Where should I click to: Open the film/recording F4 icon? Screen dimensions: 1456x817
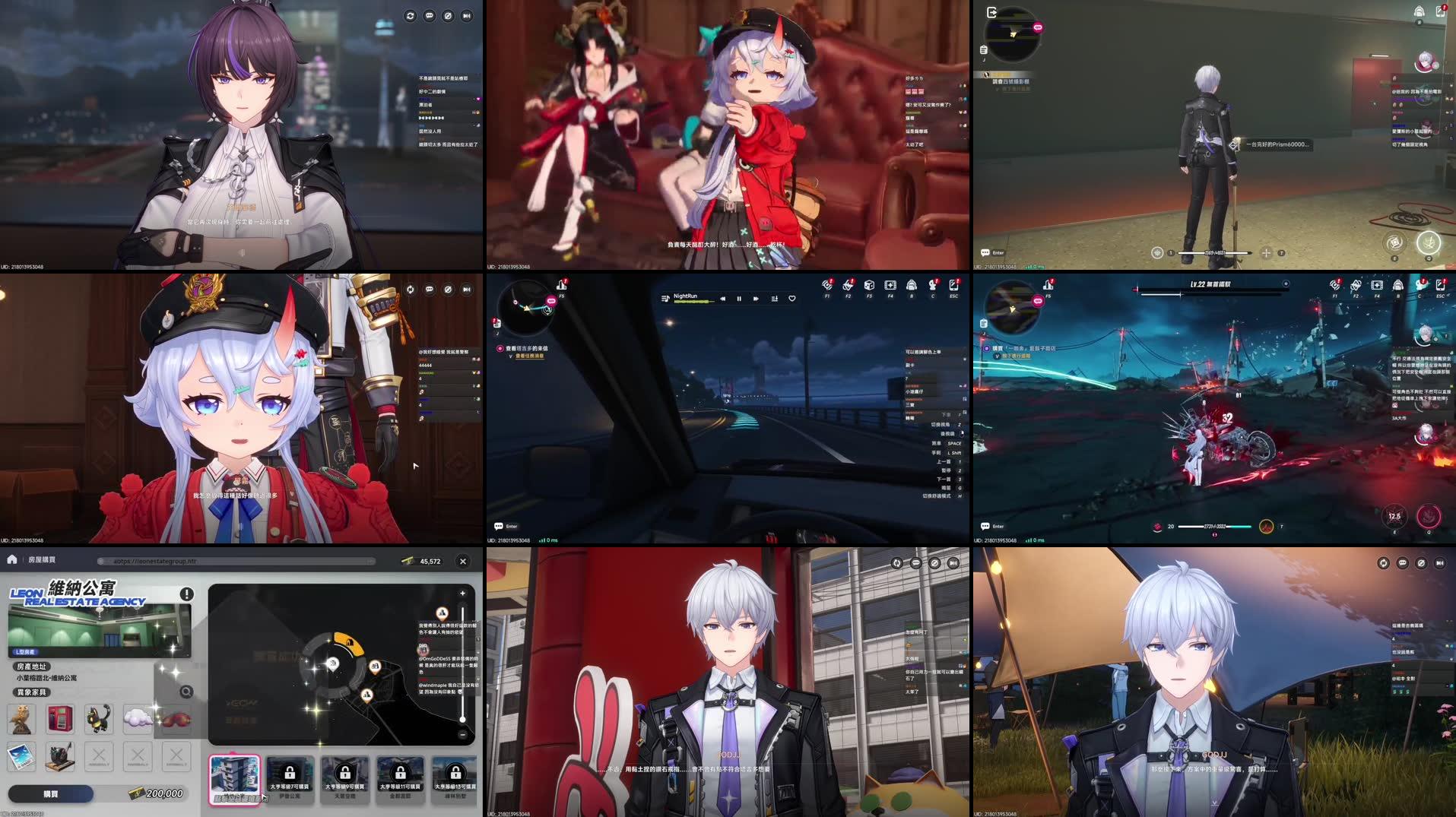[890, 286]
